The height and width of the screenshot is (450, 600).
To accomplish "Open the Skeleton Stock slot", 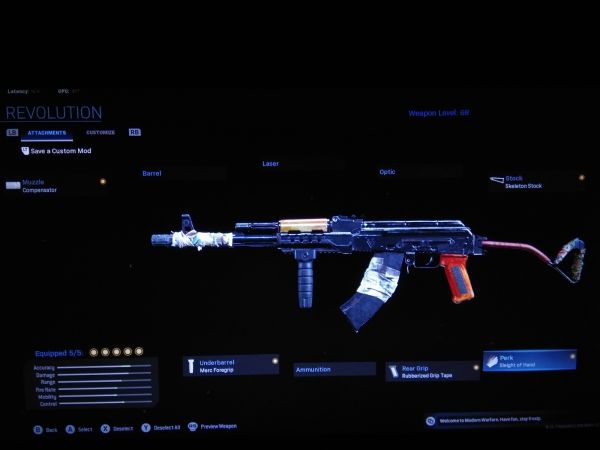I will (x=536, y=181).
